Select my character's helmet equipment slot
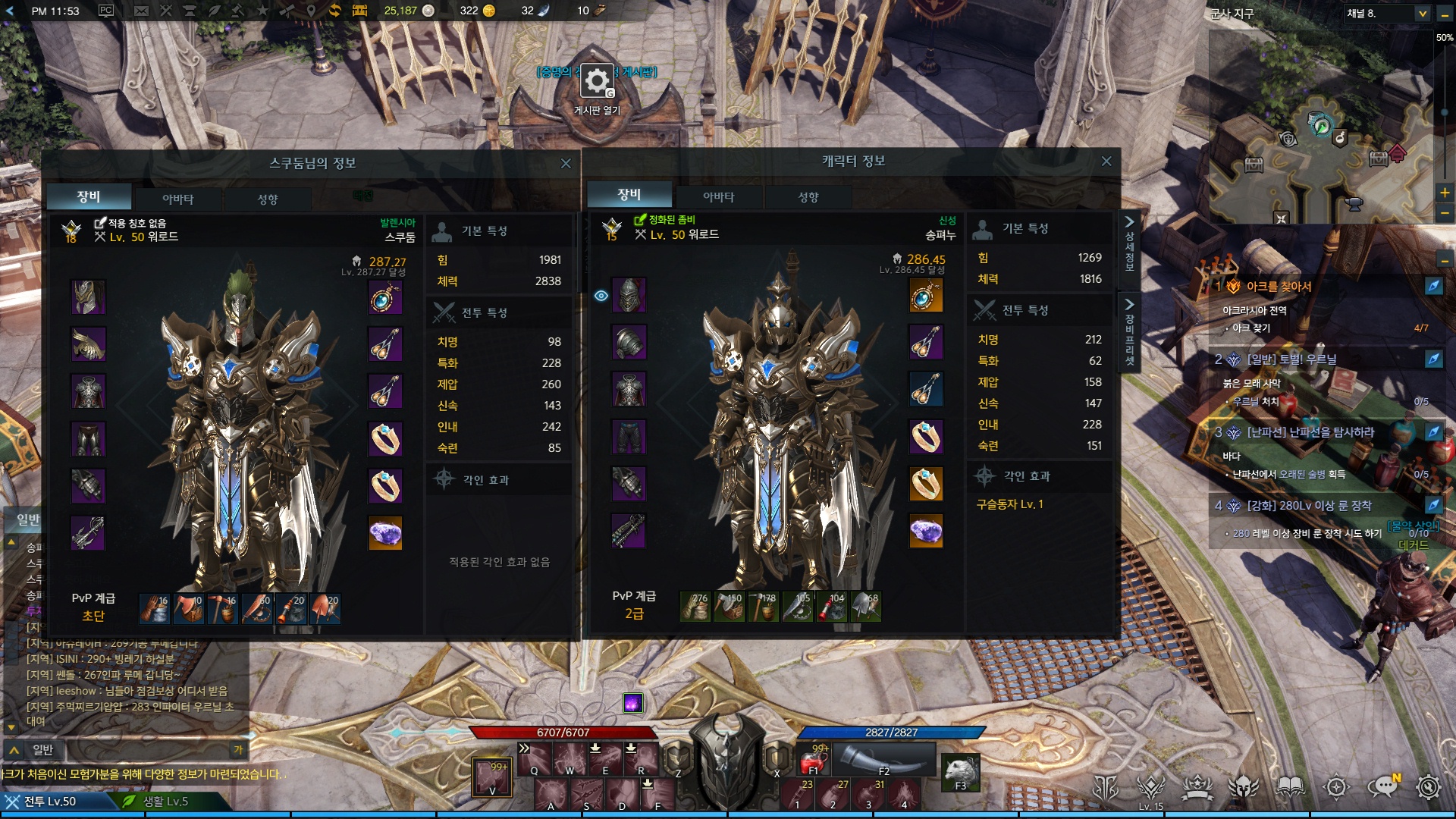This screenshot has height=819, width=1456. tap(629, 296)
